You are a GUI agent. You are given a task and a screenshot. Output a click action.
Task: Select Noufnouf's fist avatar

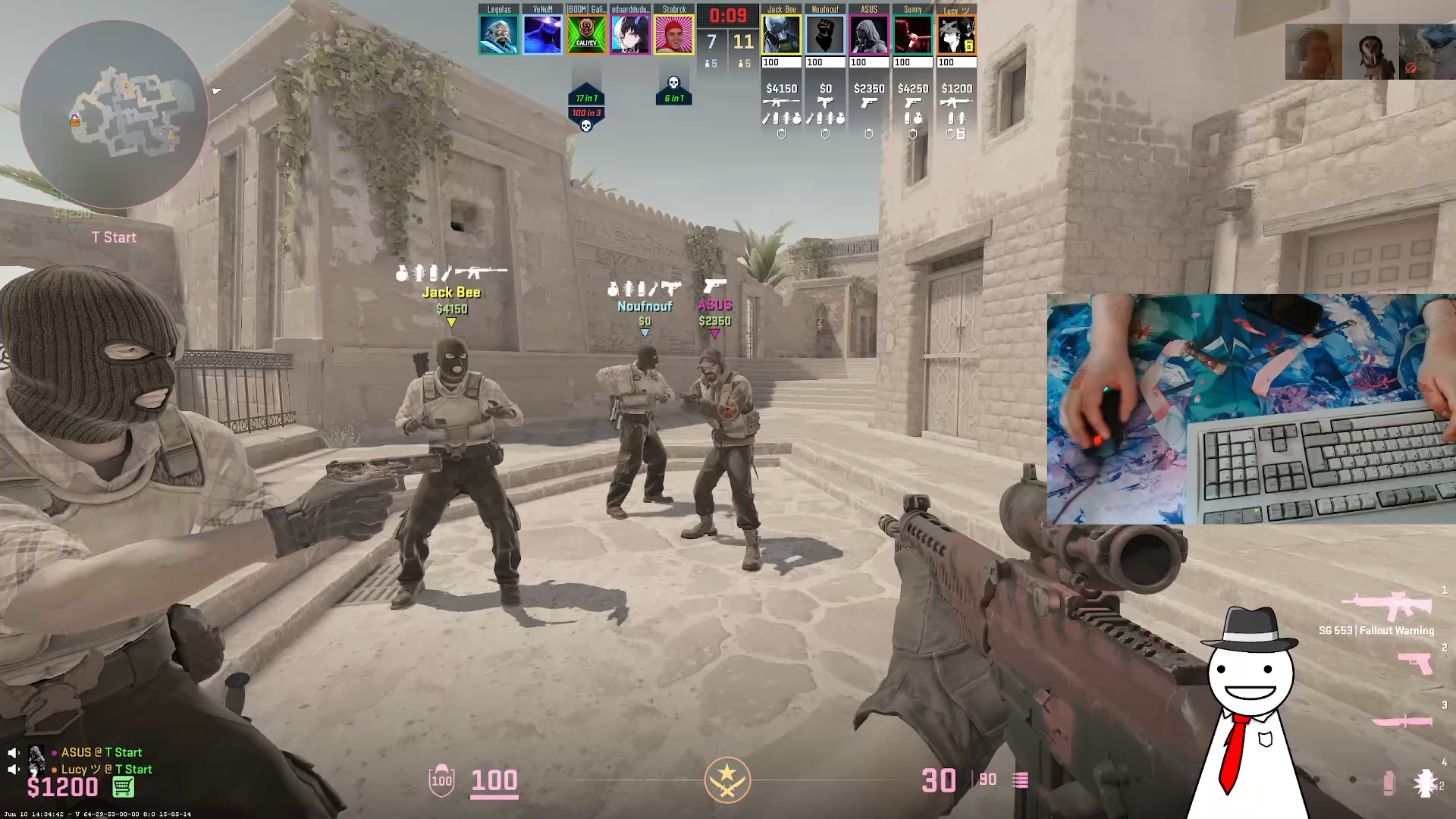825,35
